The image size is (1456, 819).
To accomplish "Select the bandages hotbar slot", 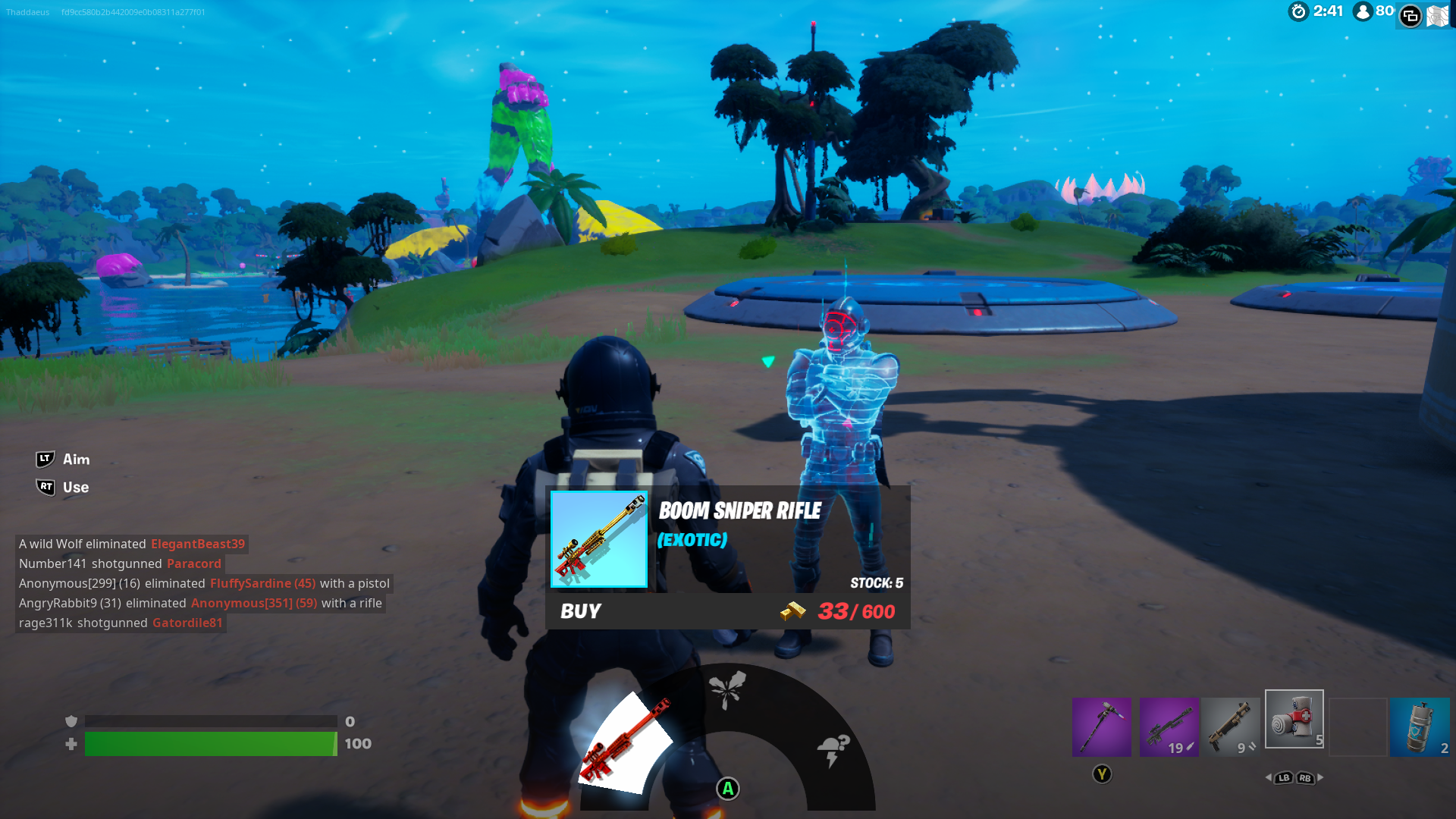I will (x=1294, y=720).
